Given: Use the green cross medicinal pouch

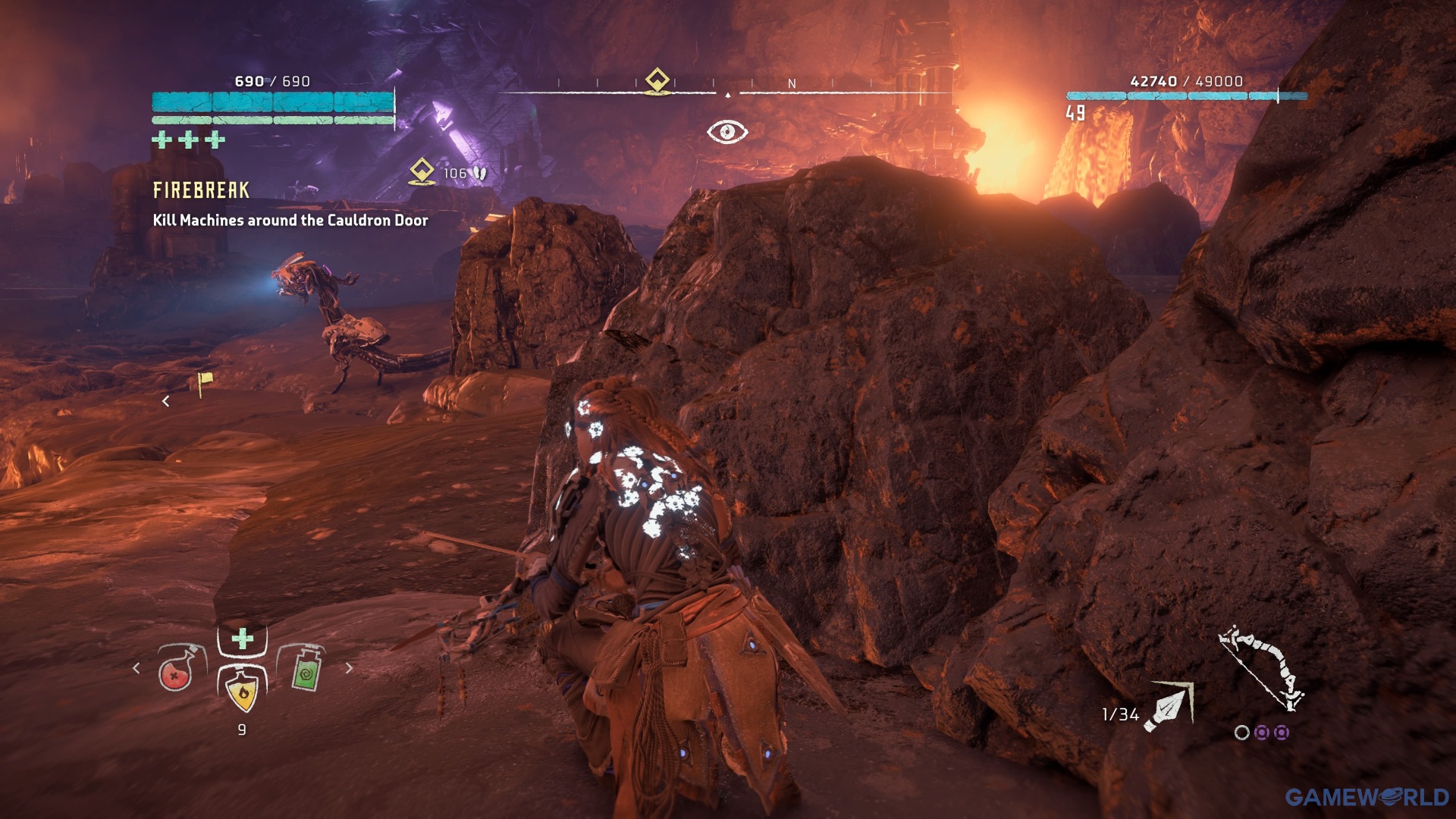Looking at the screenshot, I should 243,639.
